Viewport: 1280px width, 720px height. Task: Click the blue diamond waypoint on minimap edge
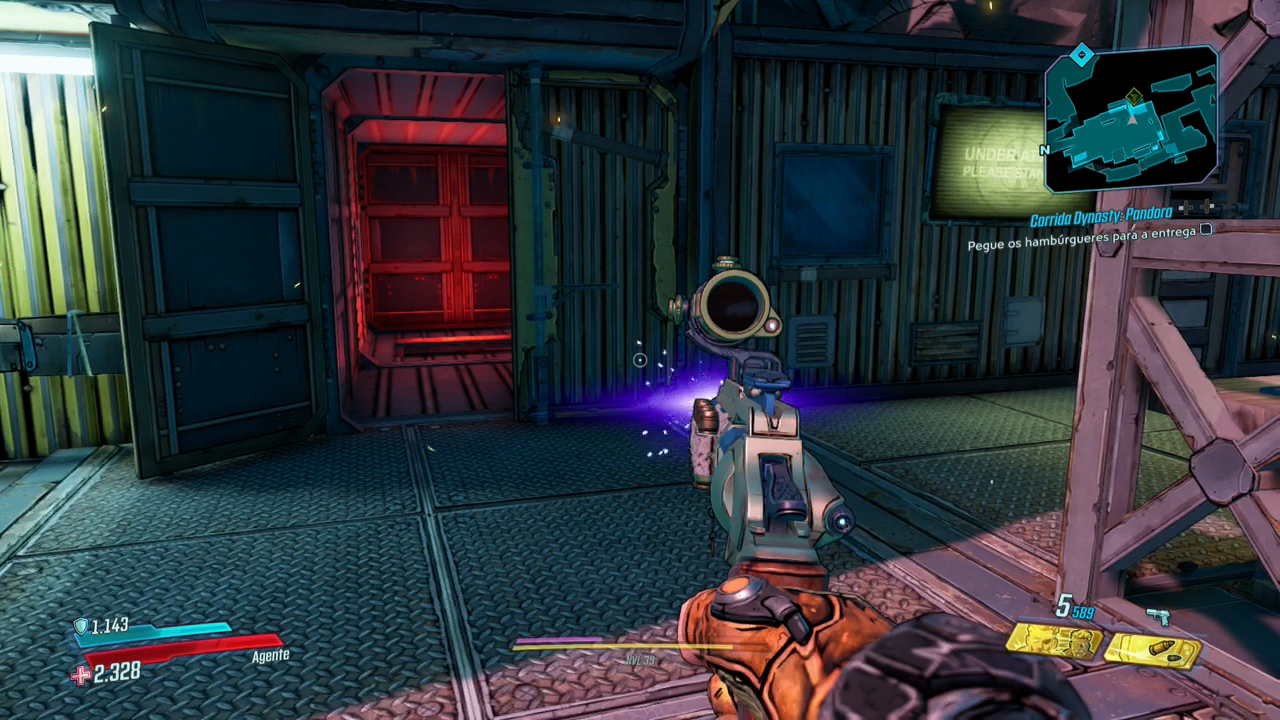1081,53
